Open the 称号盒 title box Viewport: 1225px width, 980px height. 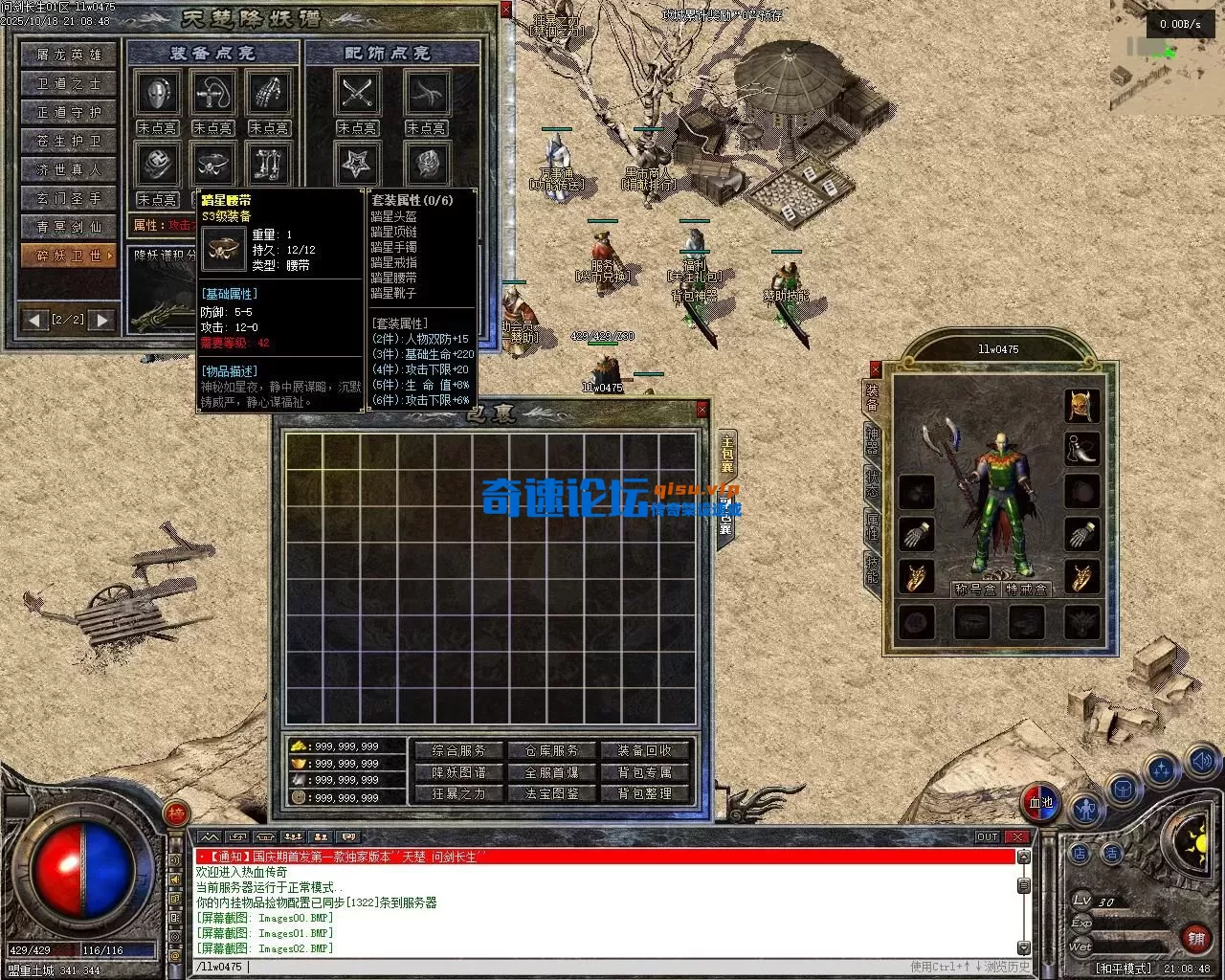[975, 590]
